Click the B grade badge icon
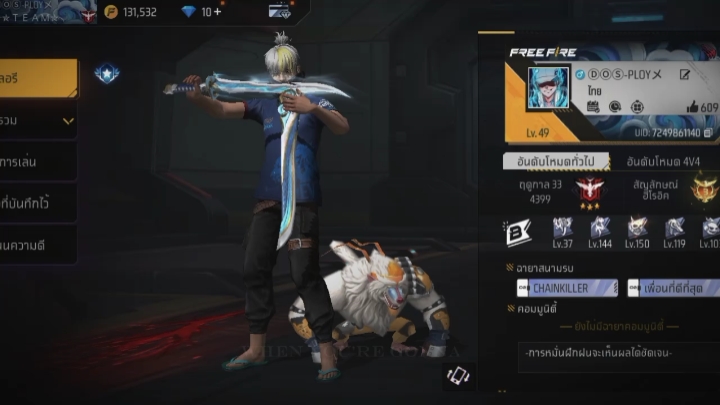720x405 pixels. (x=518, y=232)
